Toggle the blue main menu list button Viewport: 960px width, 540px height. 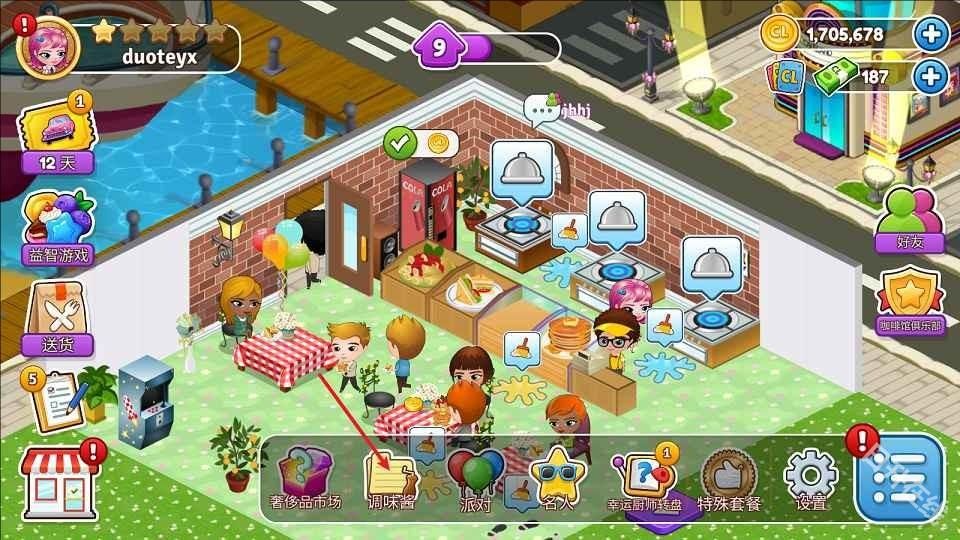[x=899, y=478]
